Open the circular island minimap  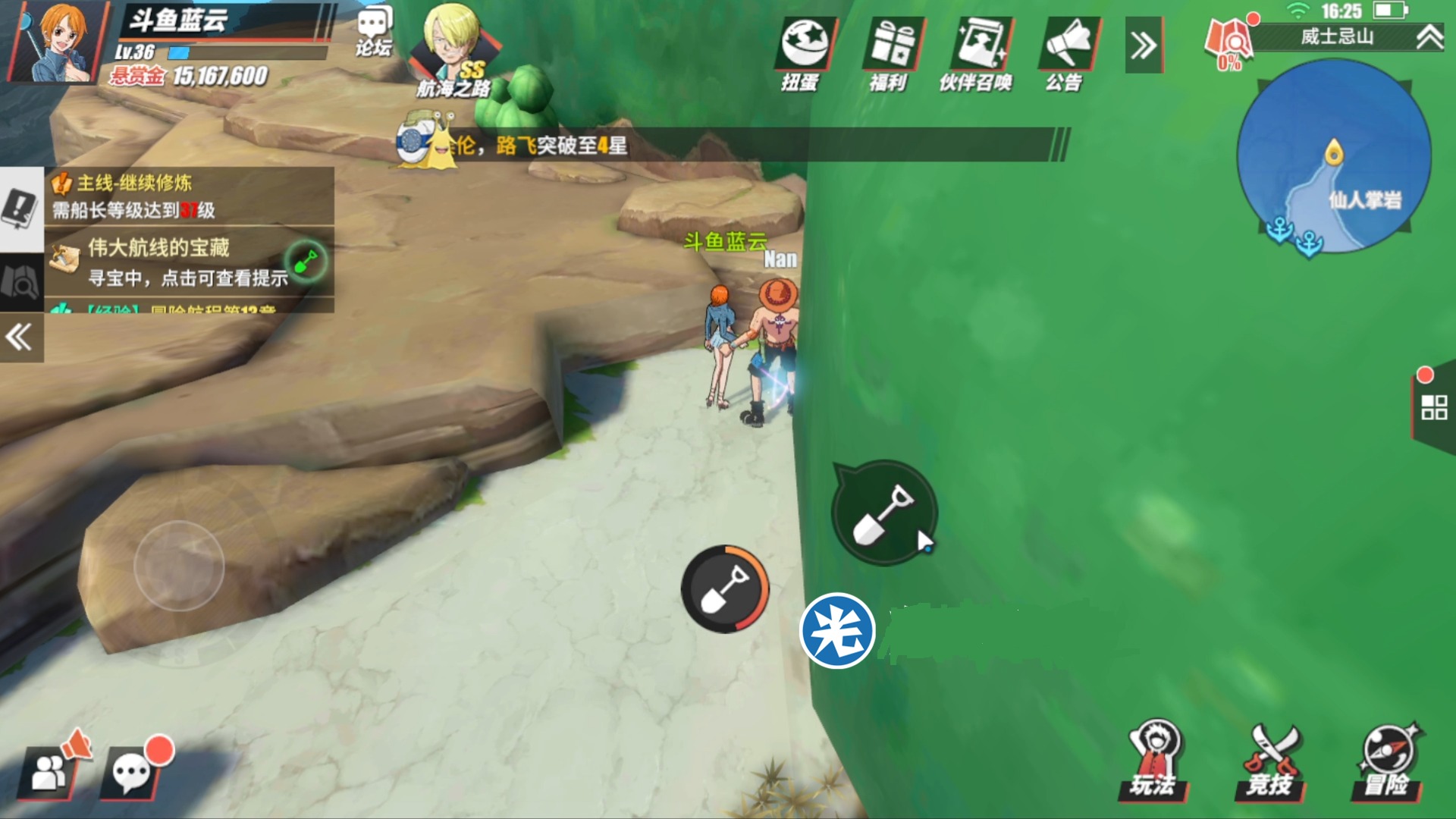[x=1334, y=157]
